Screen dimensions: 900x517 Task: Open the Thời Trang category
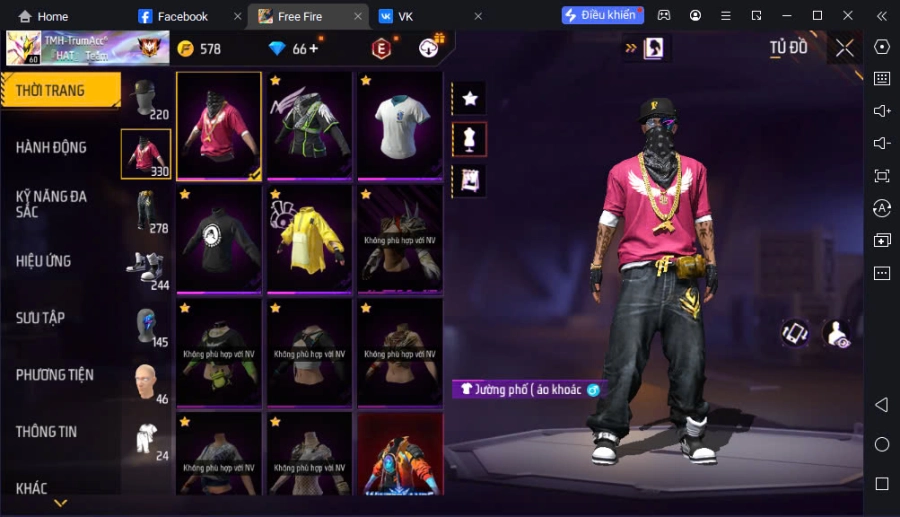point(52,91)
